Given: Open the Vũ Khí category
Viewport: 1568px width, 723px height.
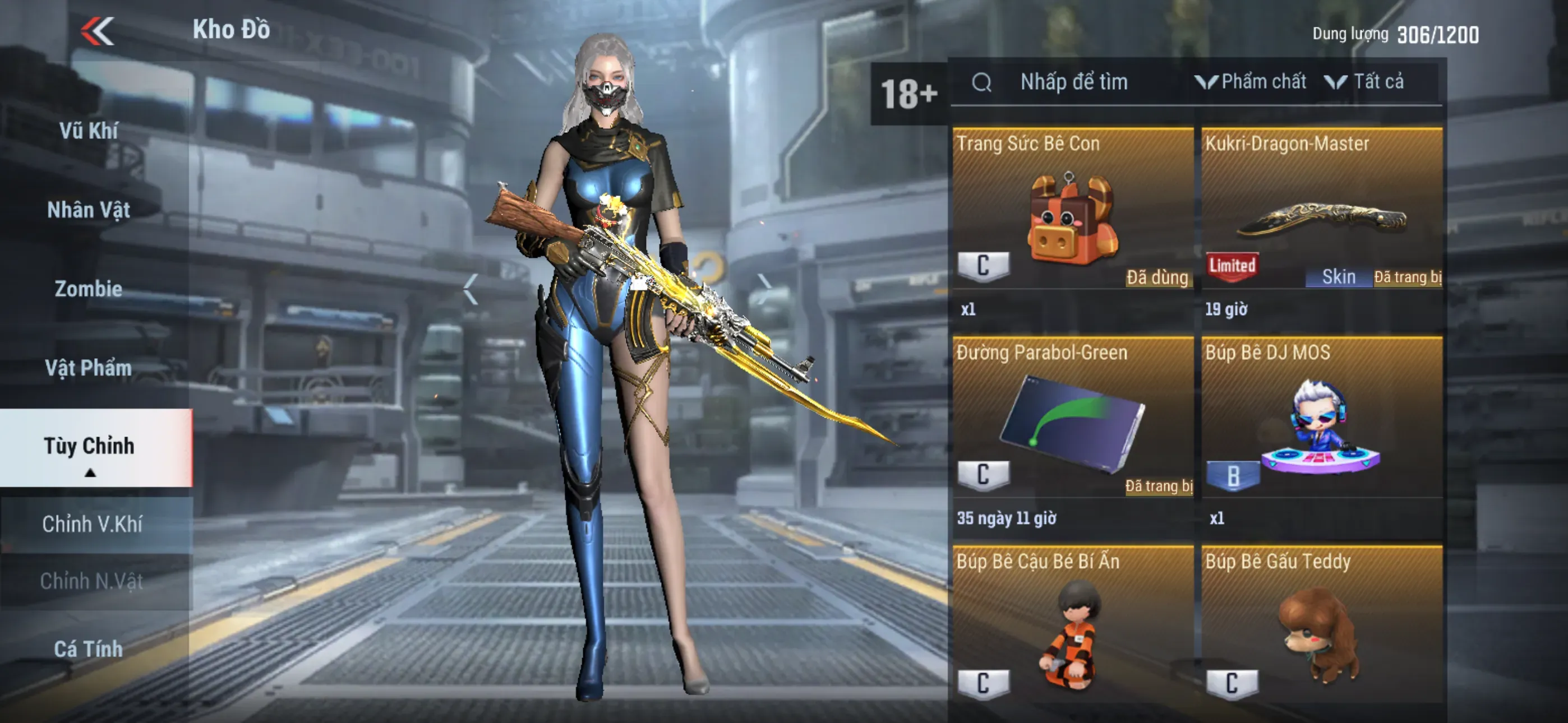Looking at the screenshot, I should point(89,131).
